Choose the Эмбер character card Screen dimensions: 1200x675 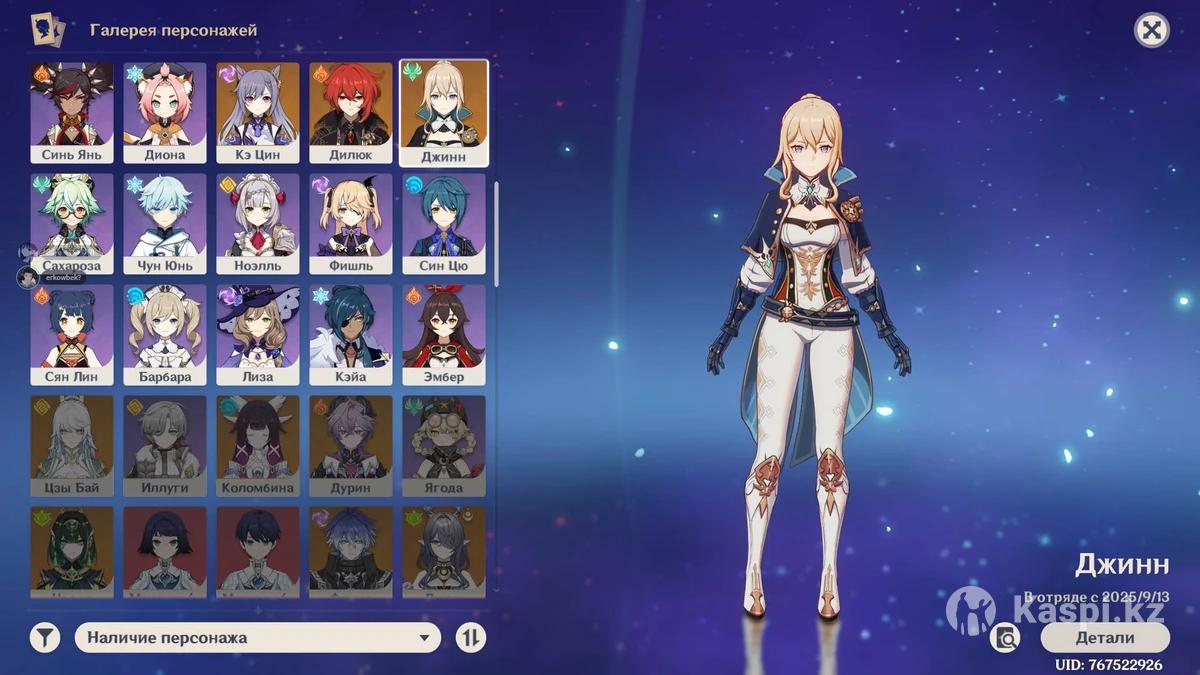[x=444, y=335]
